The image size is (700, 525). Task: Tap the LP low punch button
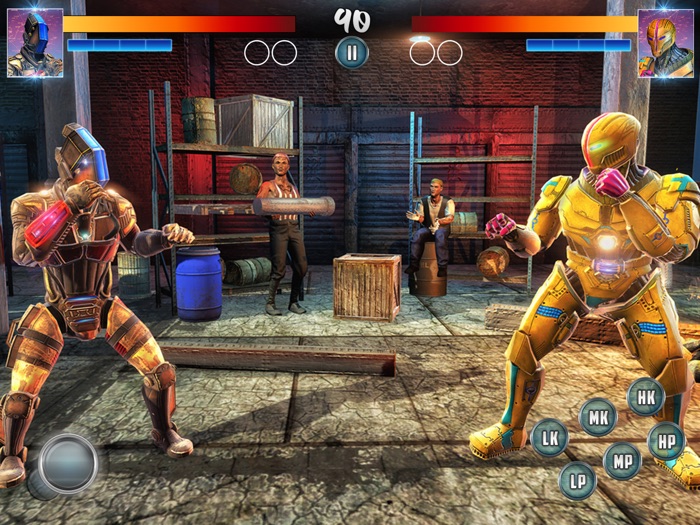point(577,480)
